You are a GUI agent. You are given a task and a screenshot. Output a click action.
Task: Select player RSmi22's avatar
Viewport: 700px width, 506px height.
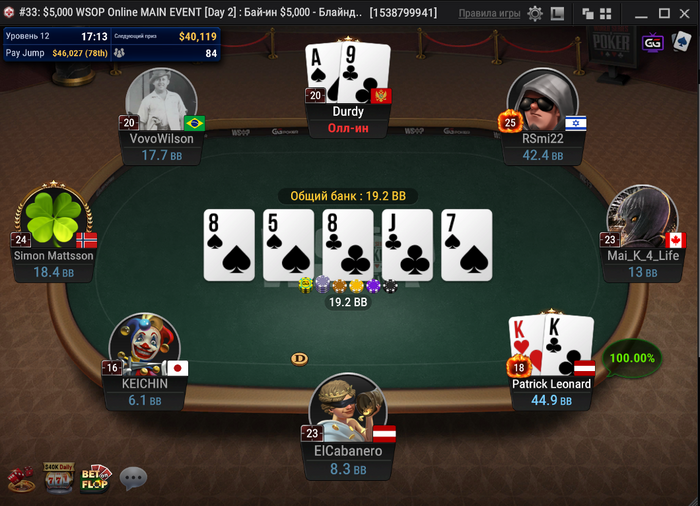pyautogui.click(x=542, y=100)
